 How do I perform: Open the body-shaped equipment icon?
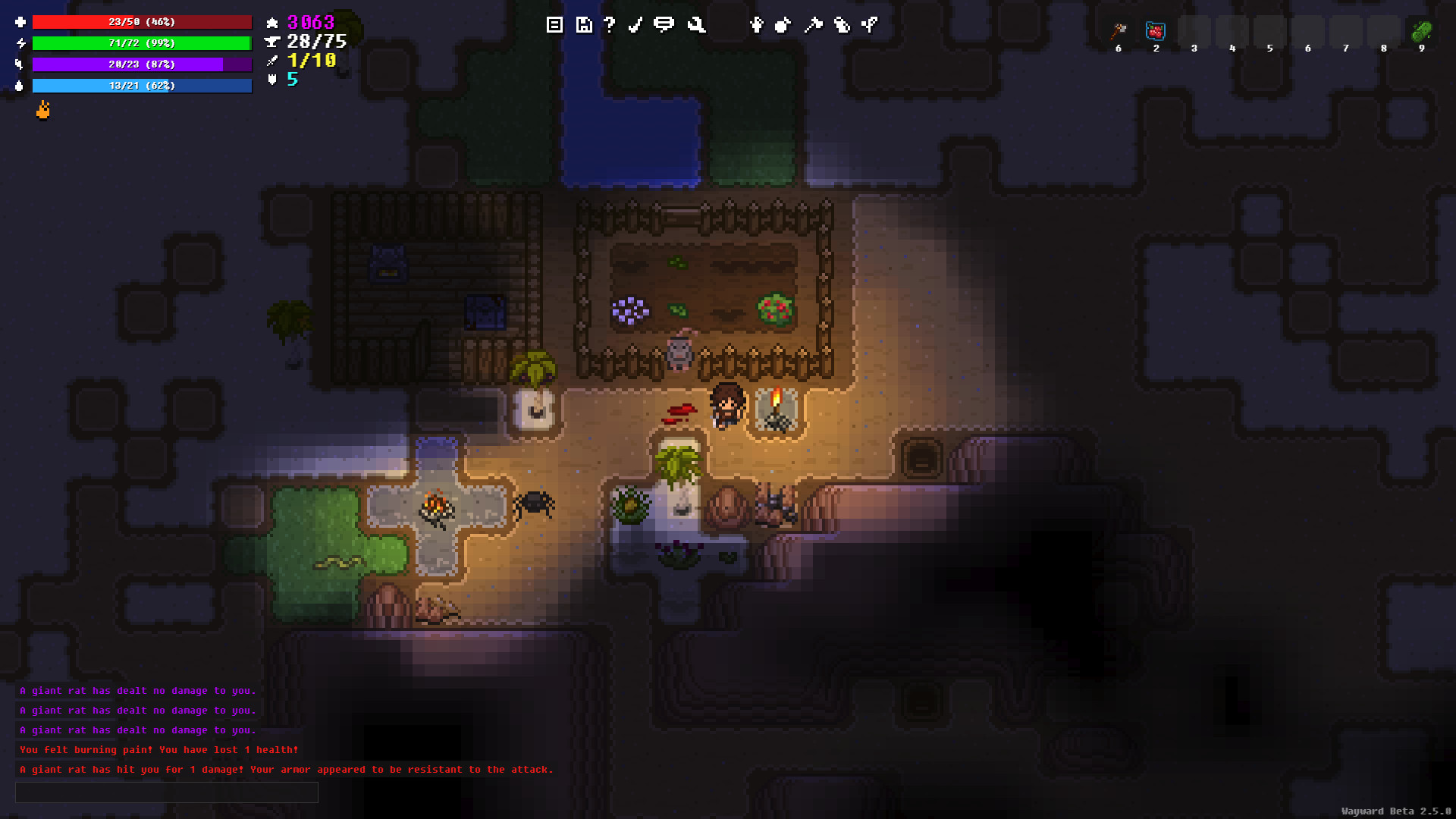(756, 25)
